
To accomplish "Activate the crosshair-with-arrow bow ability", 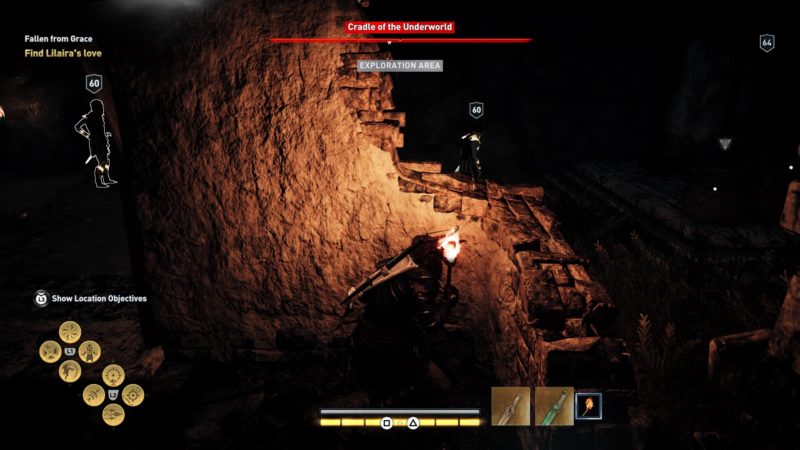I will coord(112,376).
